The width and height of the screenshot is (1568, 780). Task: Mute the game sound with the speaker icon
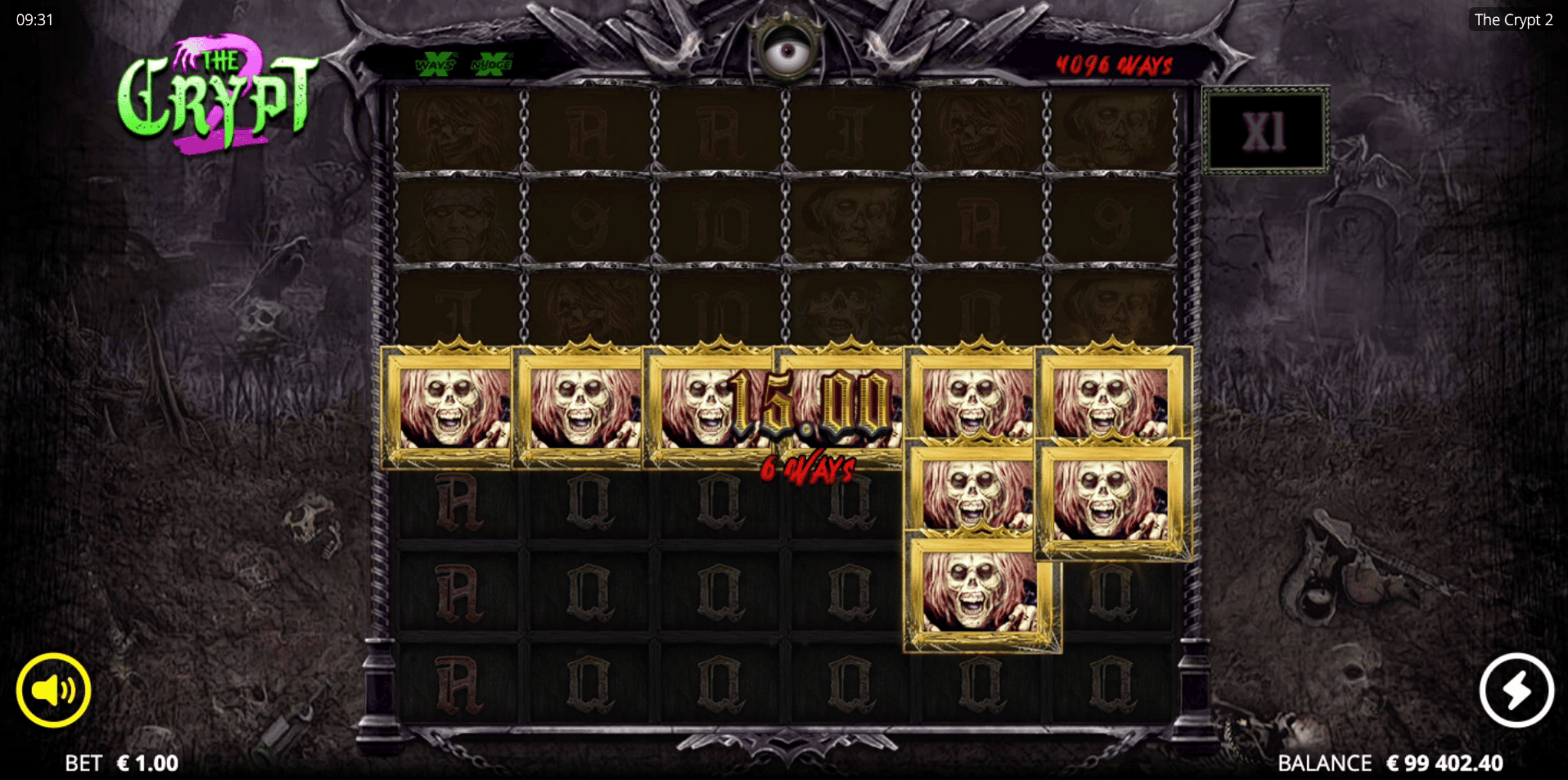tap(53, 689)
